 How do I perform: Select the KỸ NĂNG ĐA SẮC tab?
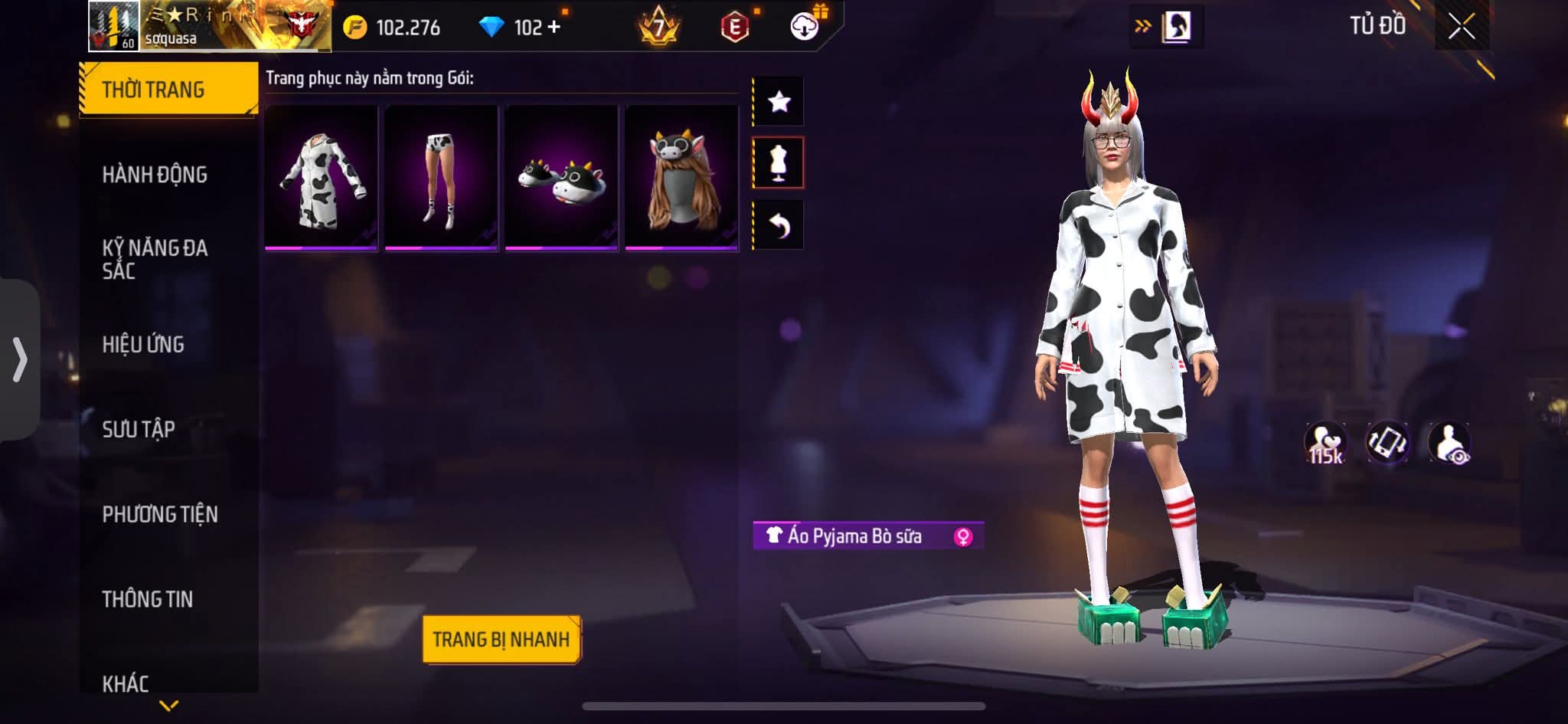pyautogui.click(x=155, y=259)
